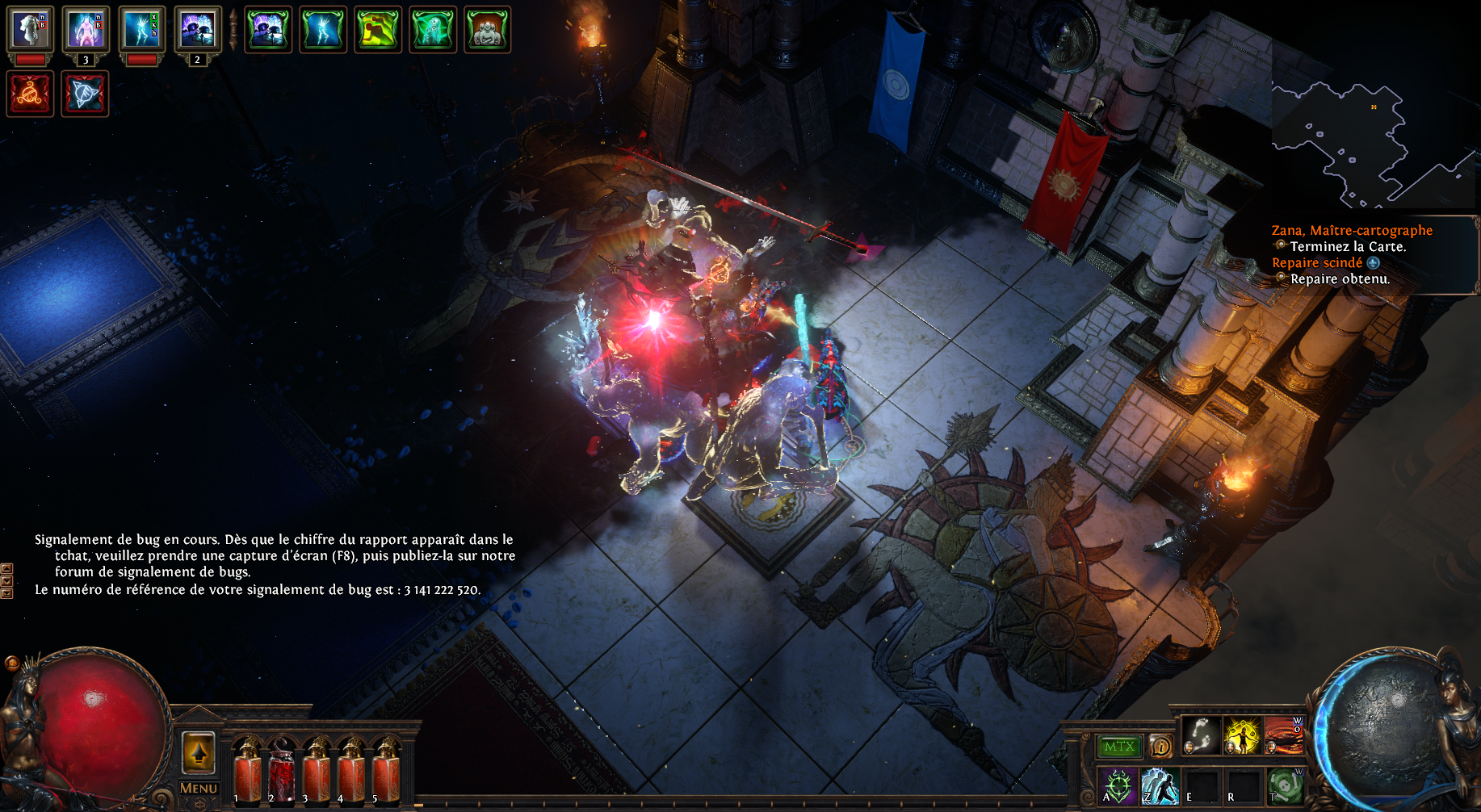
Task: Activate the glowing yellow figure skill
Action: coord(1242,735)
